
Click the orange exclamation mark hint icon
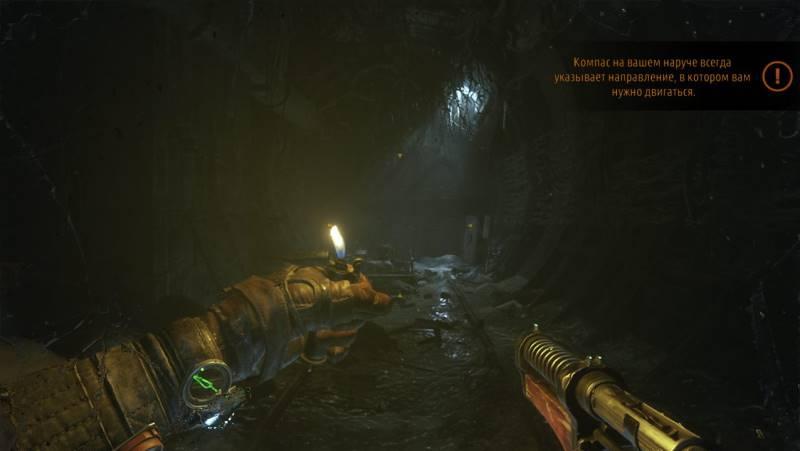(x=776, y=76)
